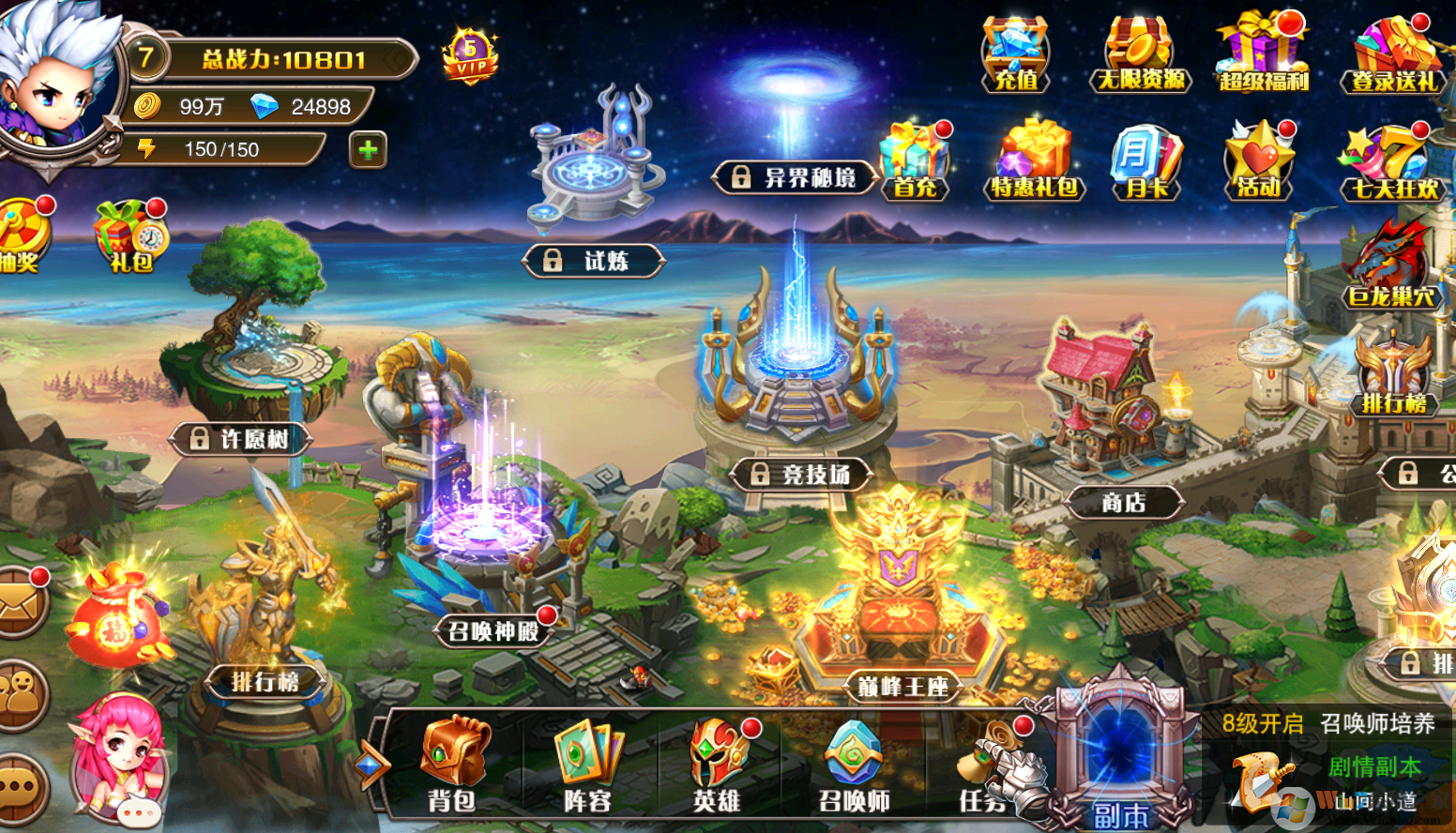This screenshot has width=1456, height=833.
Task: Open the 超级福利 super benefits gift
Action: (x=1263, y=54)
